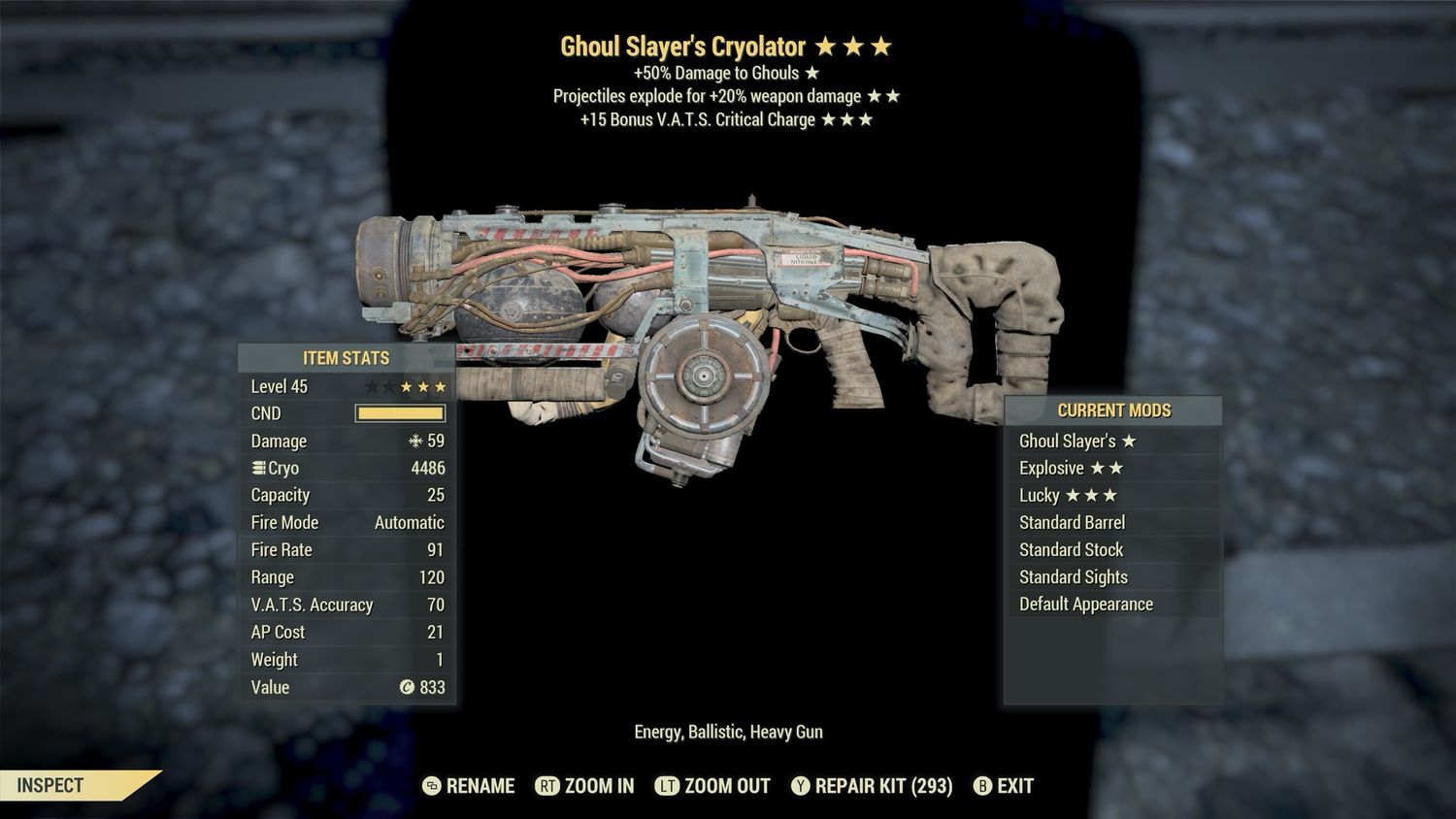The width and height of the screenshot is (1456, 819).
Task: Open the Current Mods panel header
Action: click(1113, 410)
